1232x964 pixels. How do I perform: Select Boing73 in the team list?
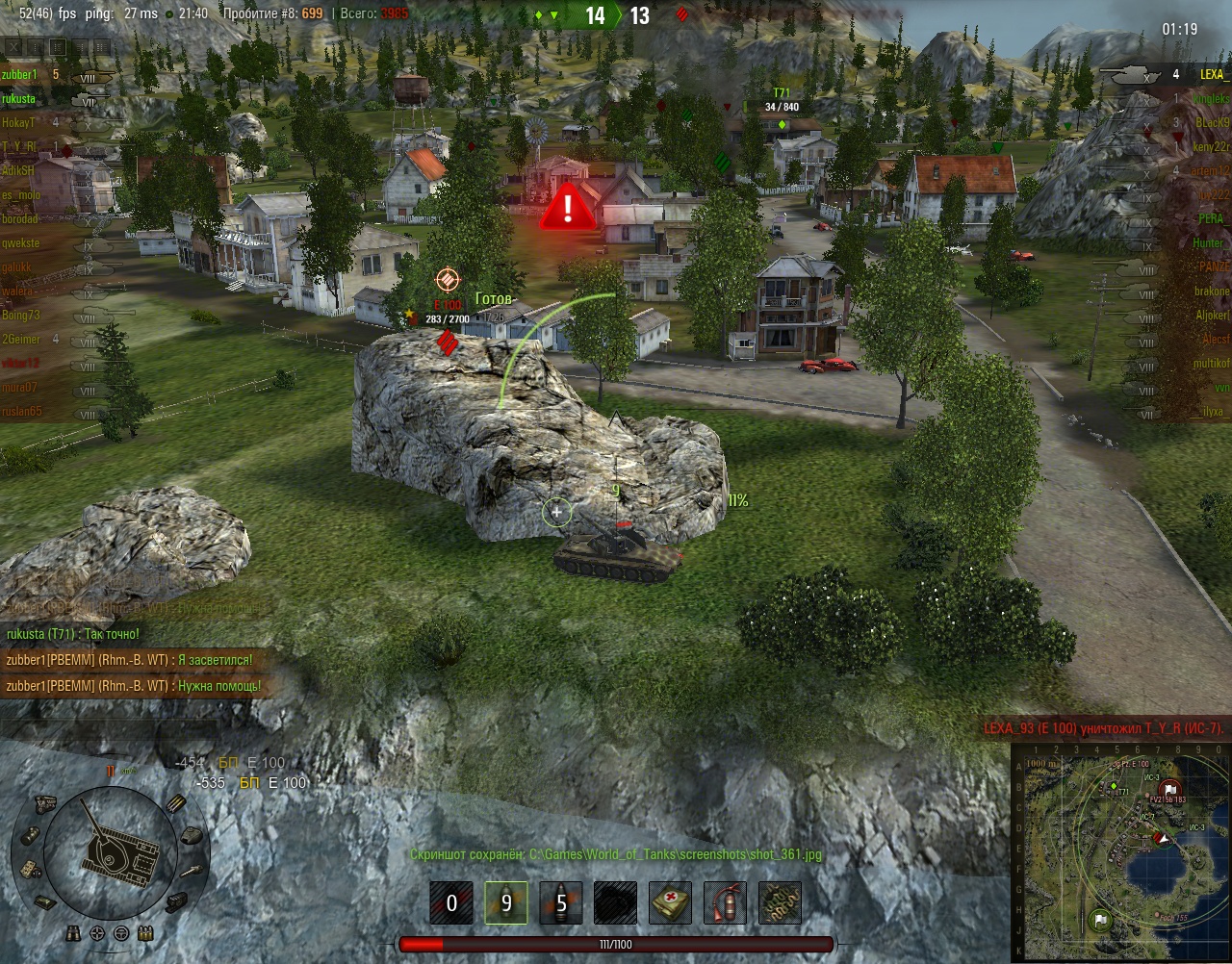click(21, 316)
